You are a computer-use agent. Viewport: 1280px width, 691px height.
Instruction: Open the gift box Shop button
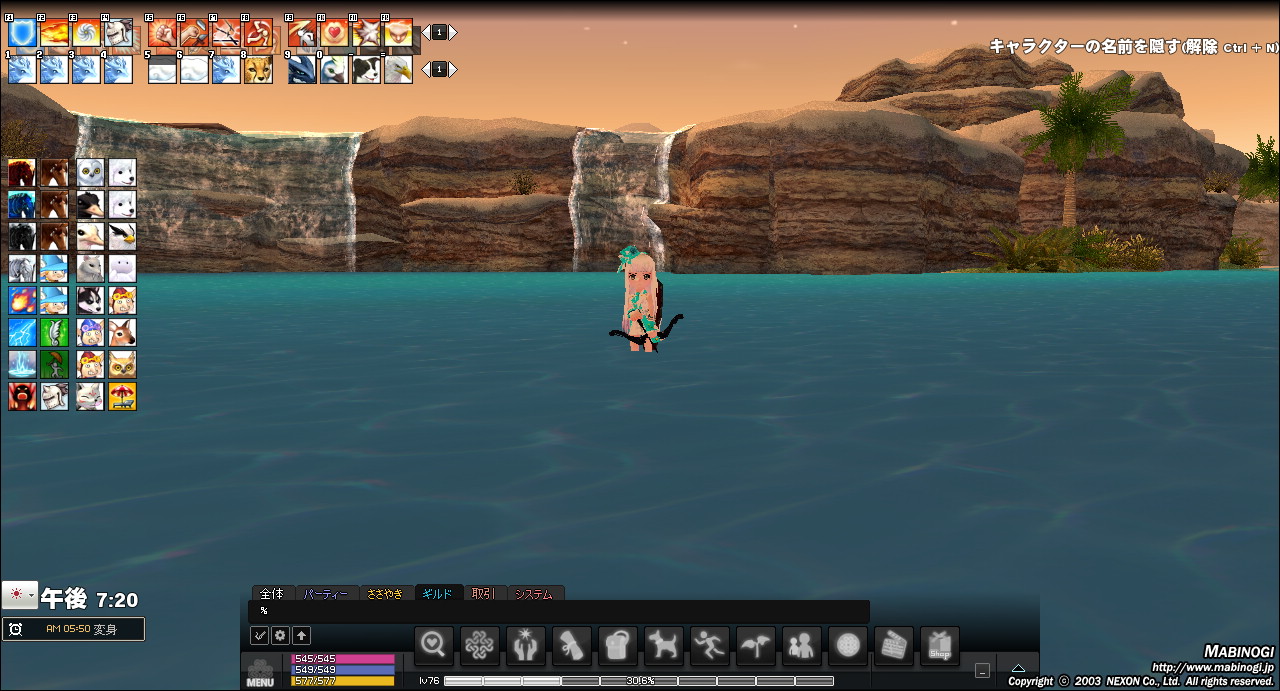coord(940,645)
